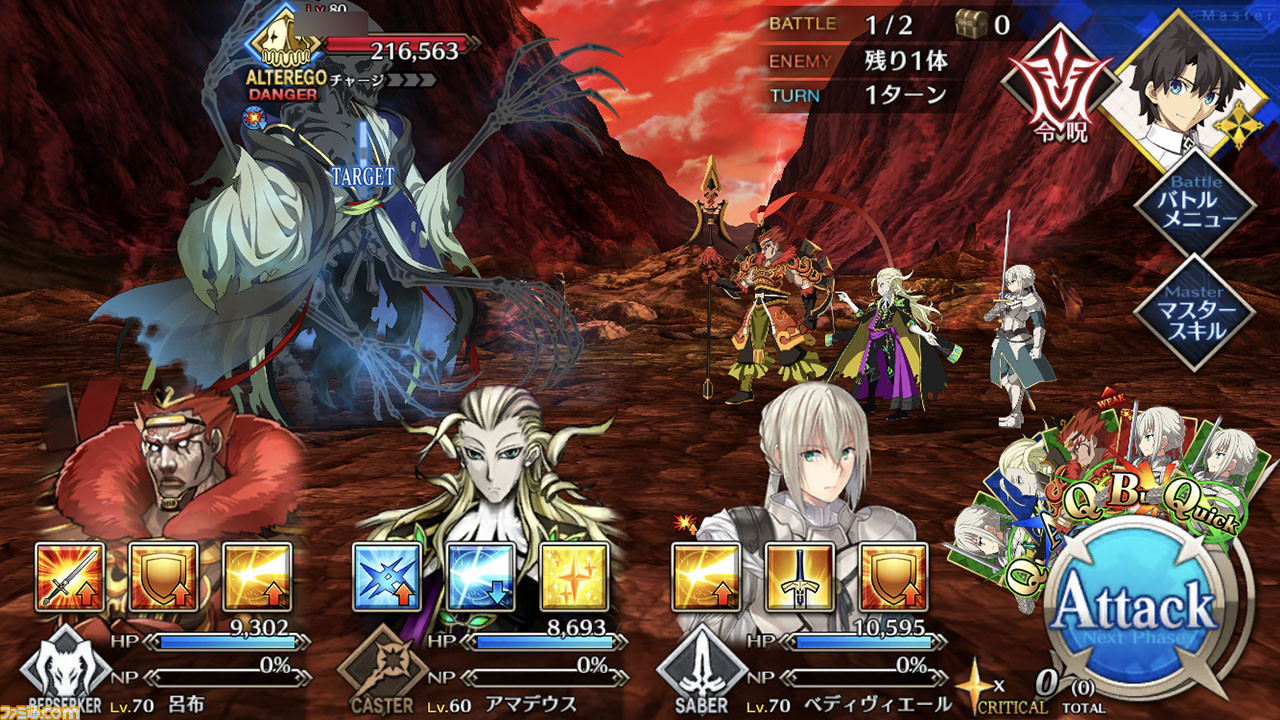This screenshot has height=720, width=1280.
Task: Use Amadeus's golden sparkle star skill
Action: point(575,577)
